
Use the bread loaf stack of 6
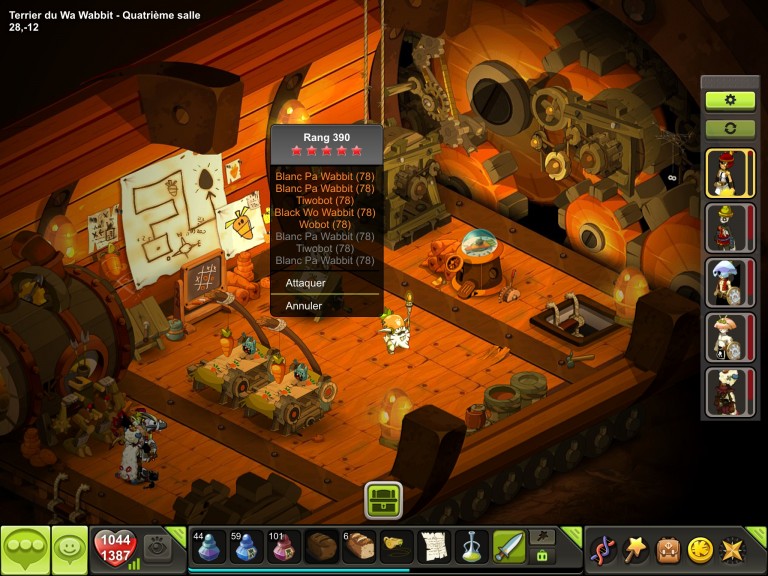(360, 547)
